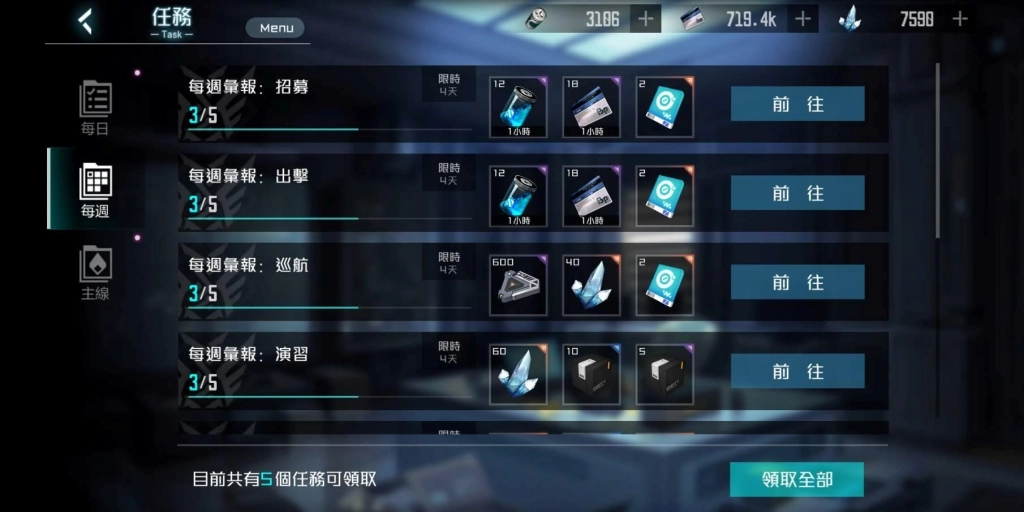Open the Menu button
This screenshot has width=1024, height=512.
click(x=276, y=28)
